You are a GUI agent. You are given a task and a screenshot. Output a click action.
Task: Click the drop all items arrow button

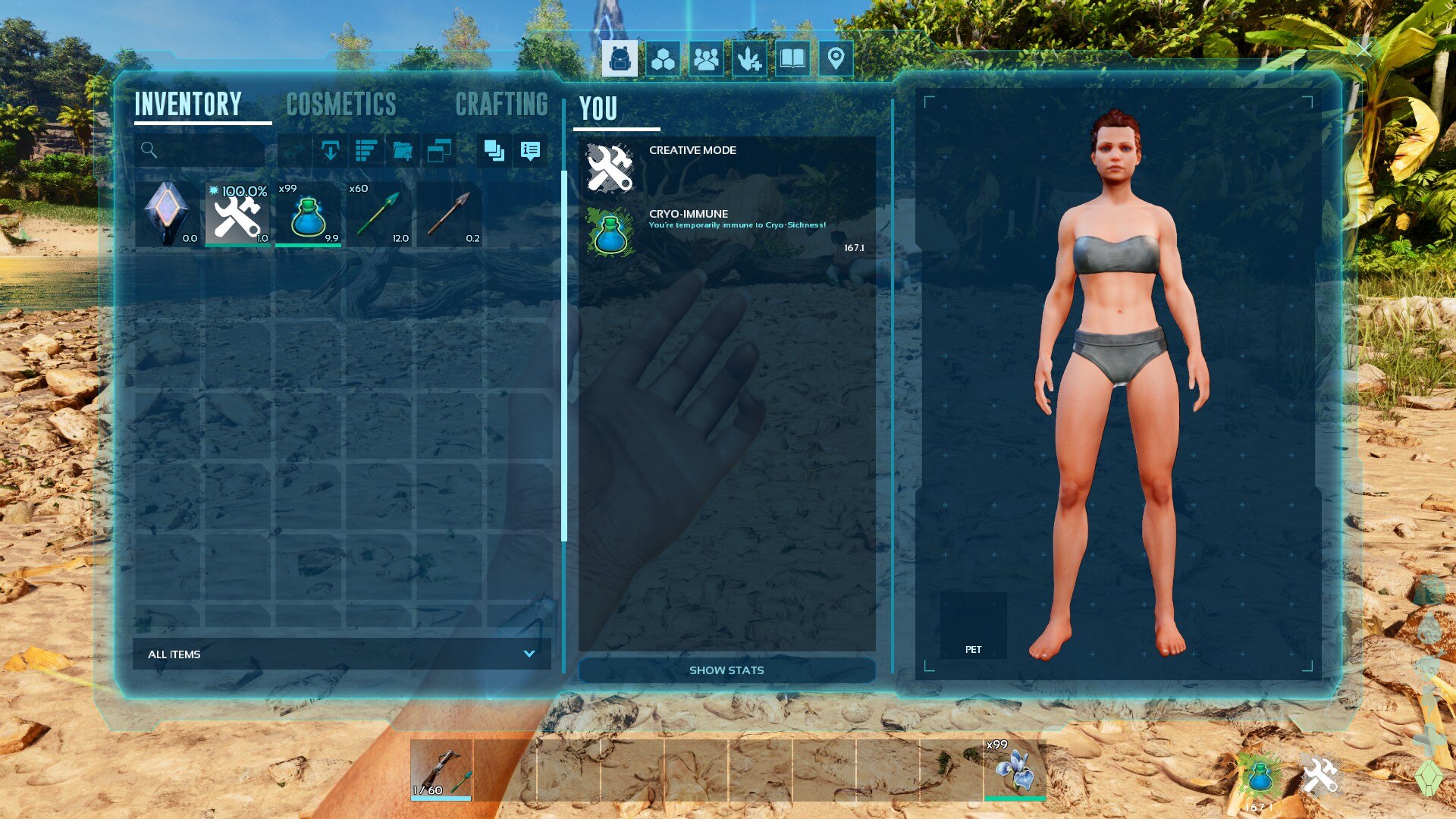pyautogui.click(x=330, y=151)
